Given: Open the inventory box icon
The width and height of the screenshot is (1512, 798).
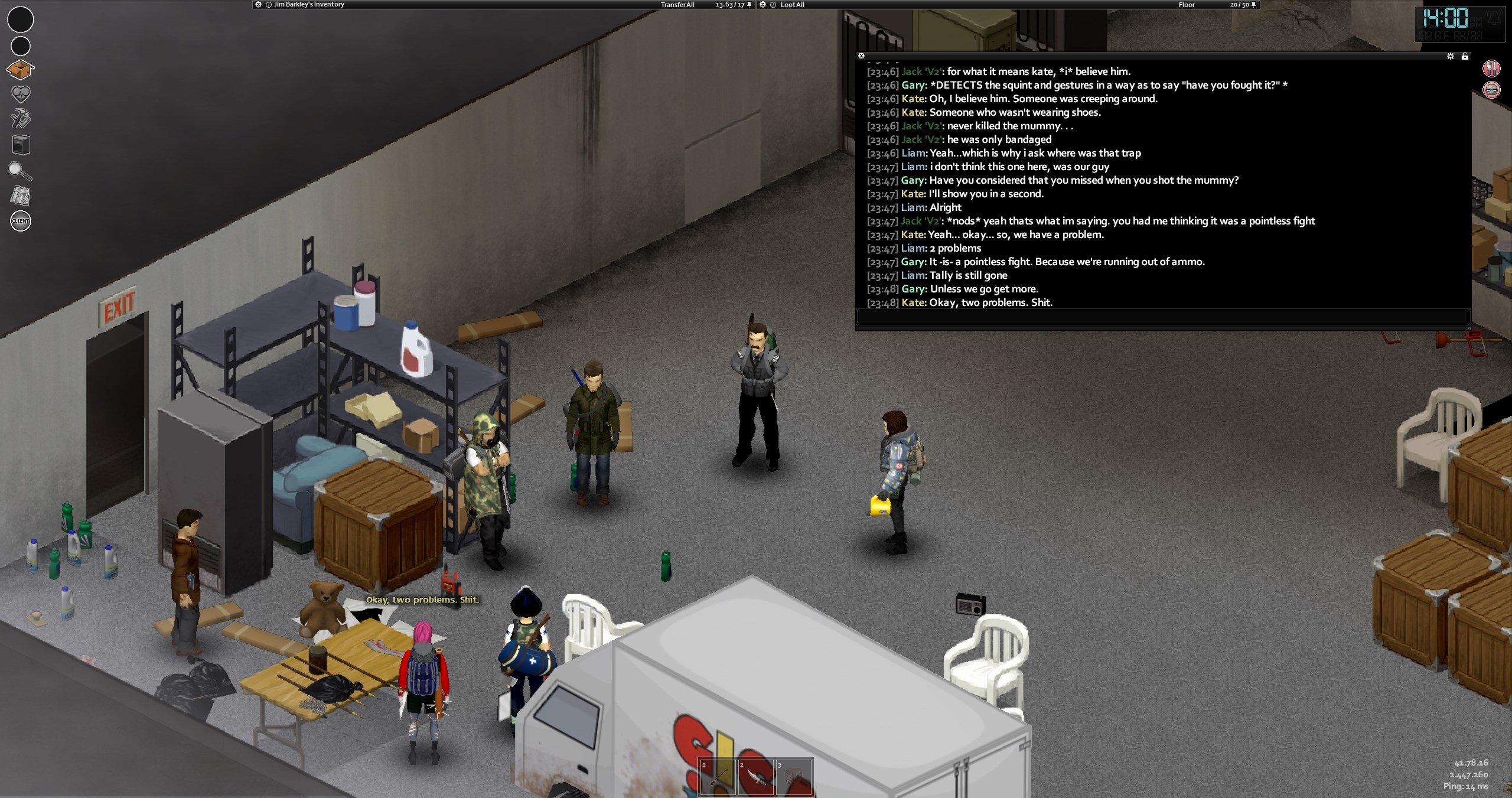Looking at the screenshot, I should pyautogui.click(x=20, y=70).
